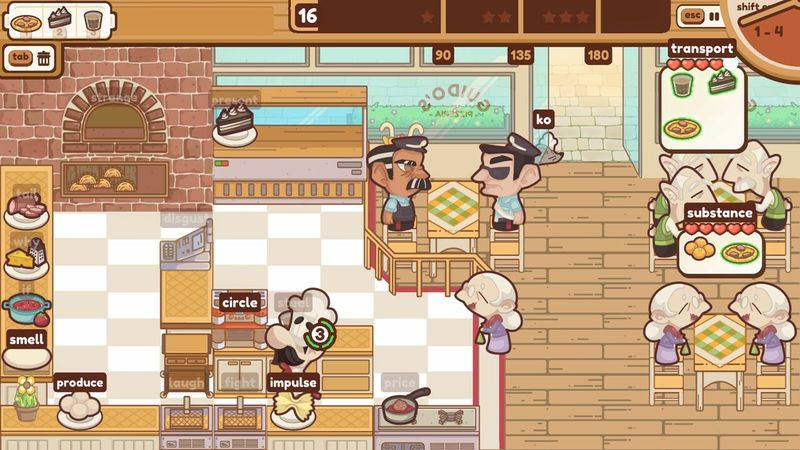The height and width of the screenshot is (450, 800).
Task: Select the drink glass slot in the tray
Action: pos(93,20)
